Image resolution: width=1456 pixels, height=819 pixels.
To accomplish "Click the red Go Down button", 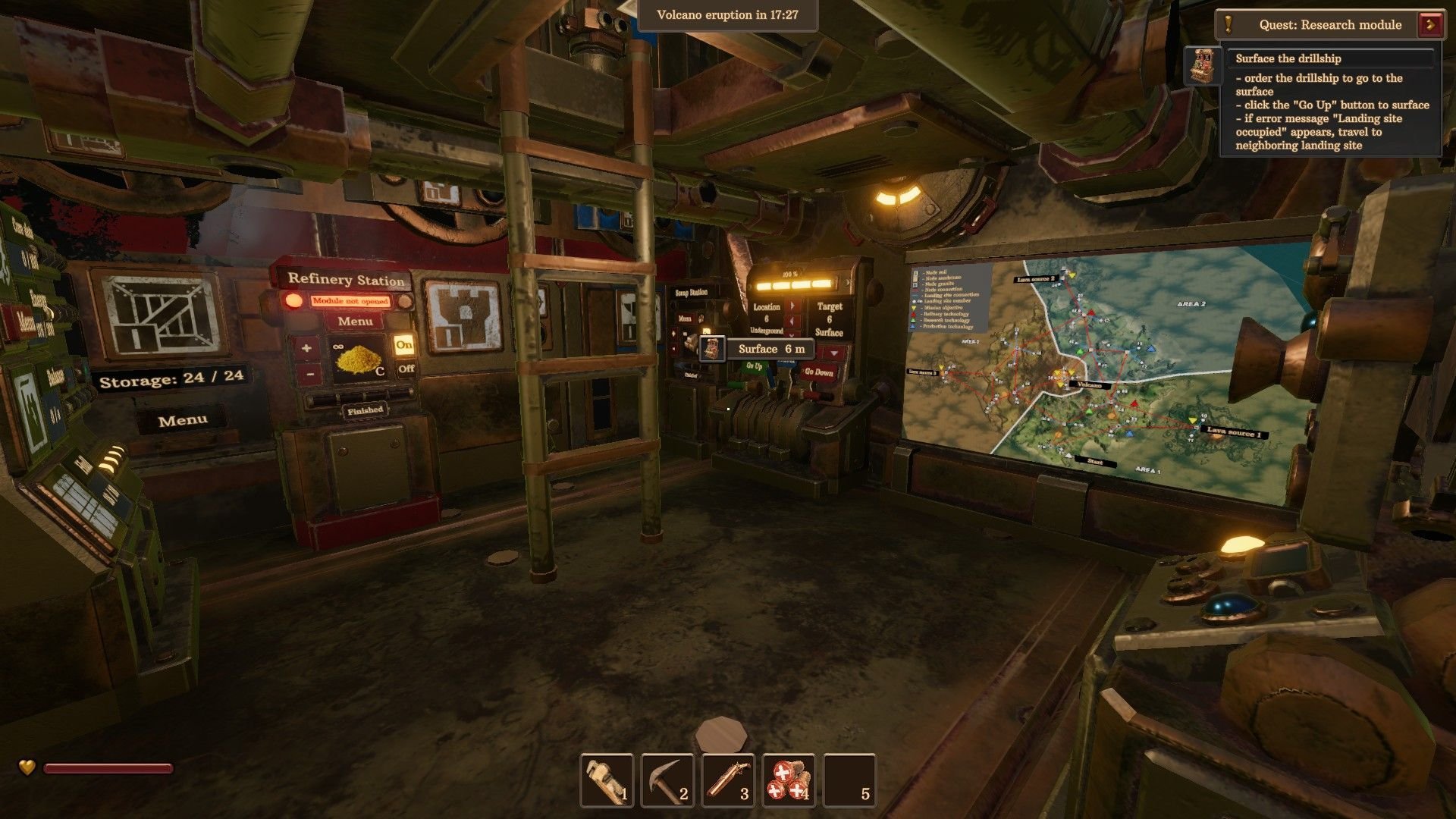I will [818, 372].
